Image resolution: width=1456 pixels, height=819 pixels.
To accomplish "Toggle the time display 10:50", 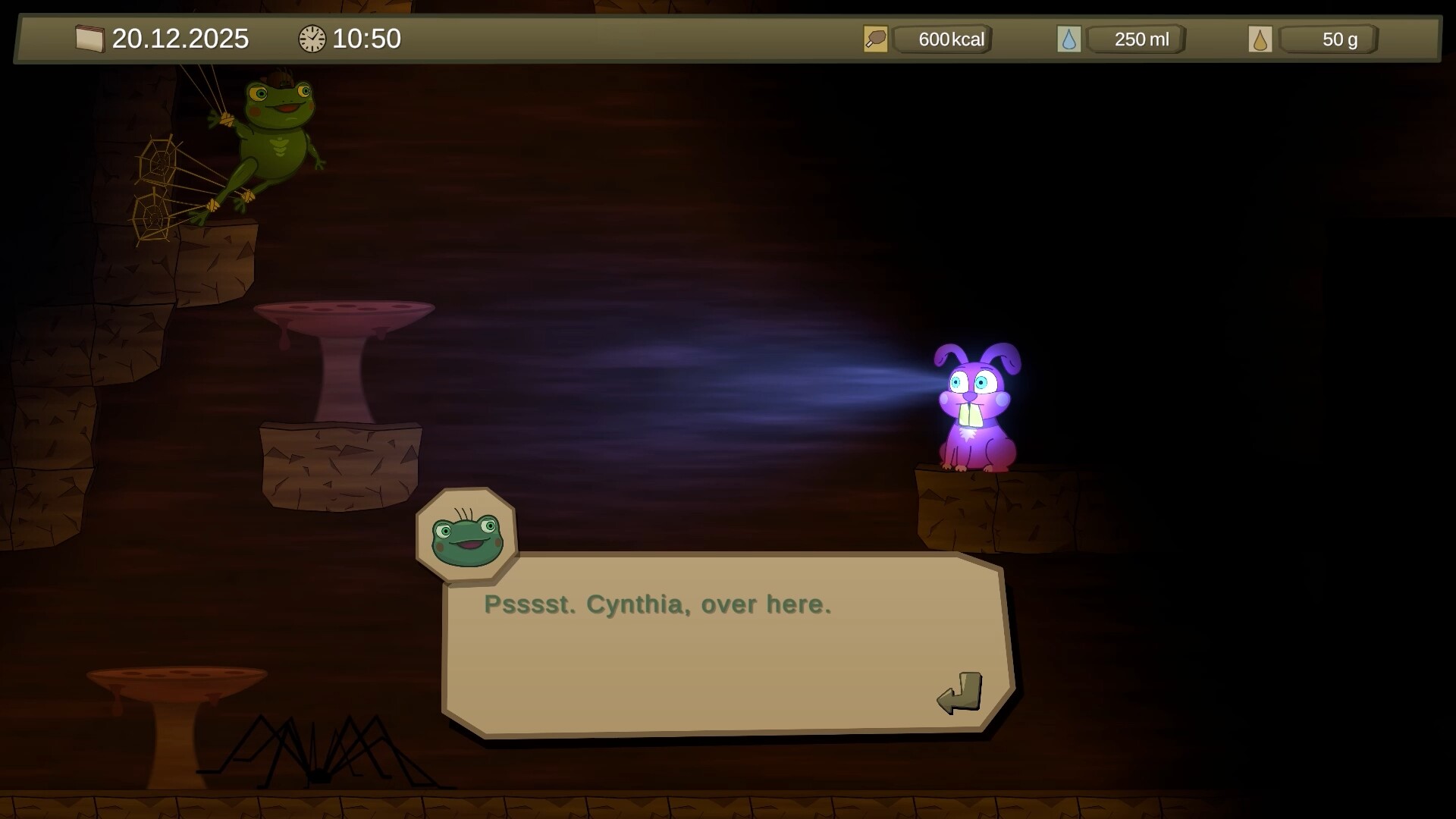I will tap(369, 38).
